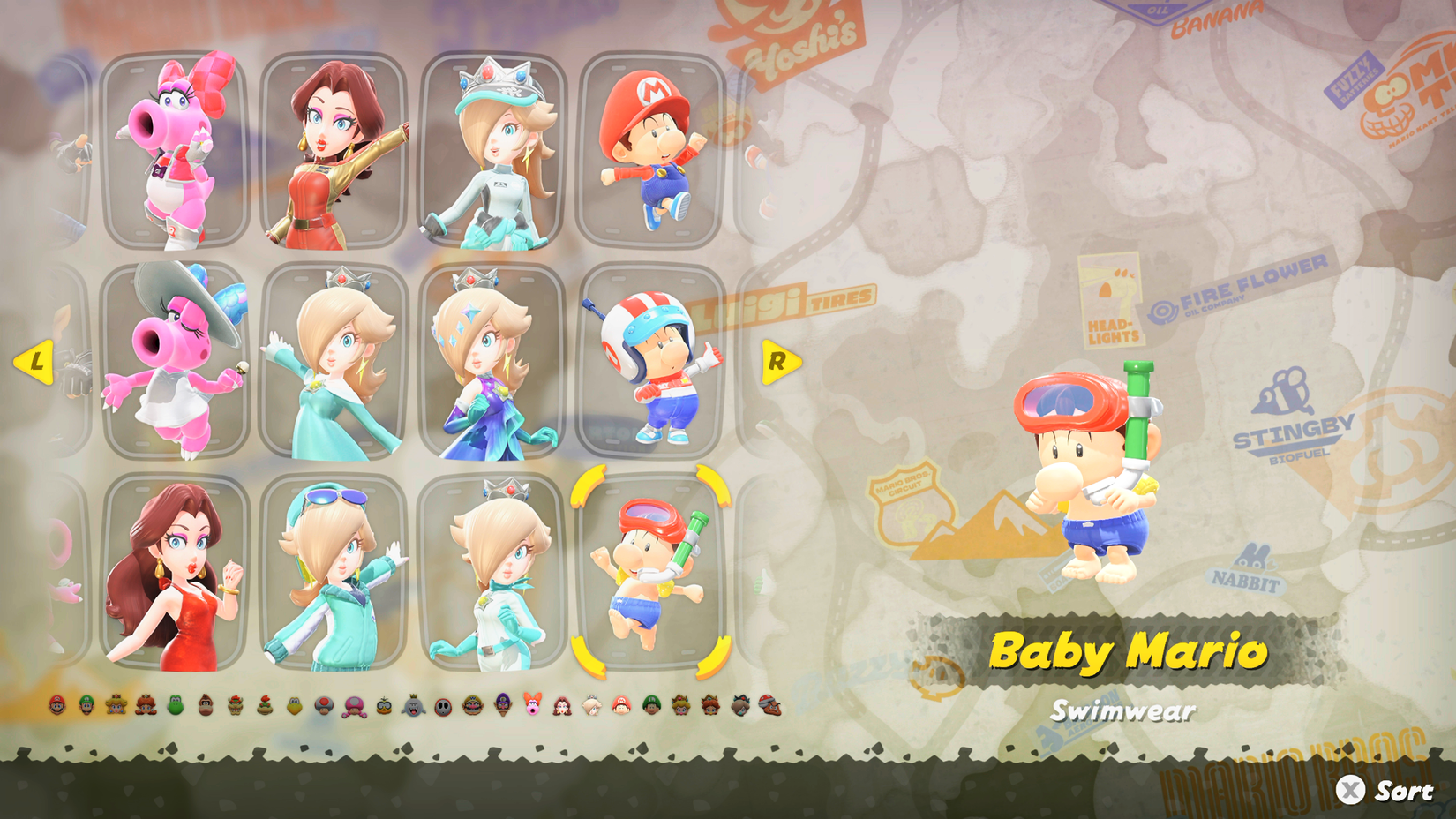This screenshot has width=1456, height=819.
Task: Select Pauline in the red dress
Action: click(180, 574)
